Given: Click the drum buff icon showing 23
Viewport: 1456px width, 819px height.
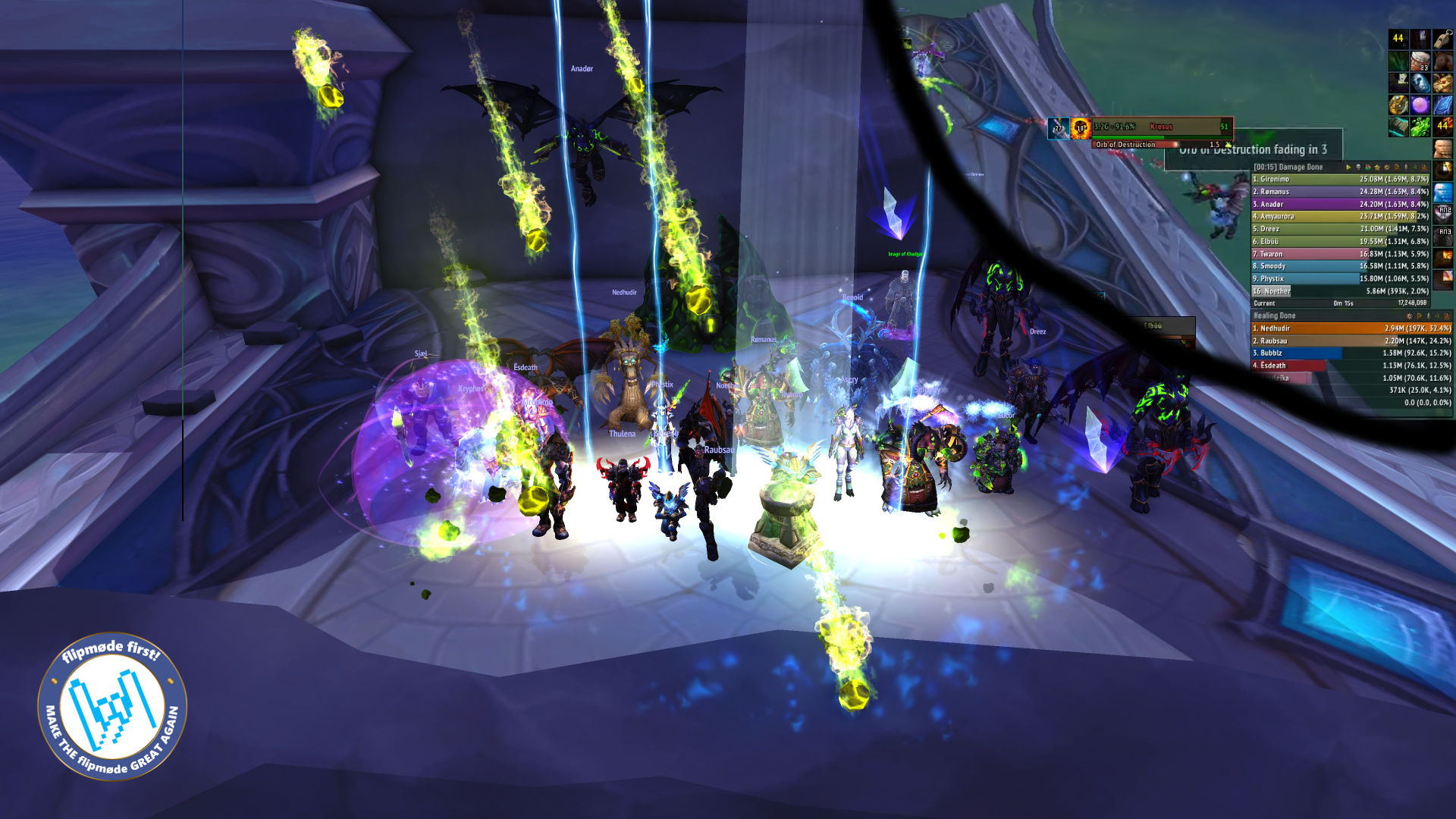Looking at the screenshot, I should point(1420,61).
